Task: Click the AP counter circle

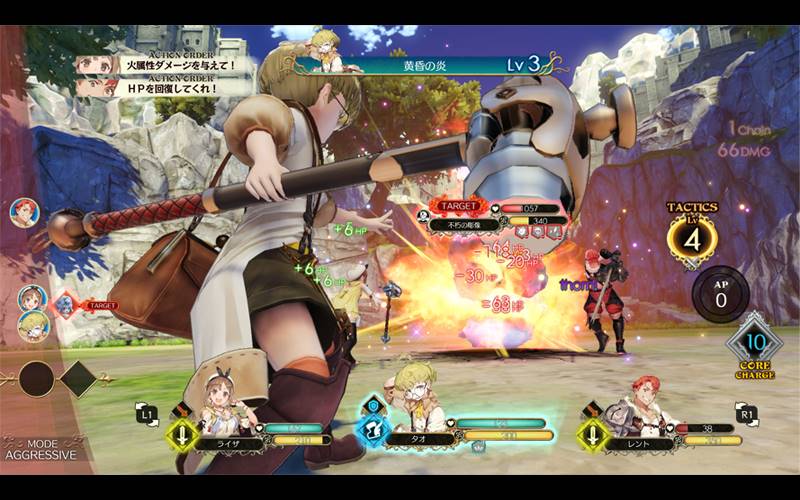Action: (x=720, y=294)
